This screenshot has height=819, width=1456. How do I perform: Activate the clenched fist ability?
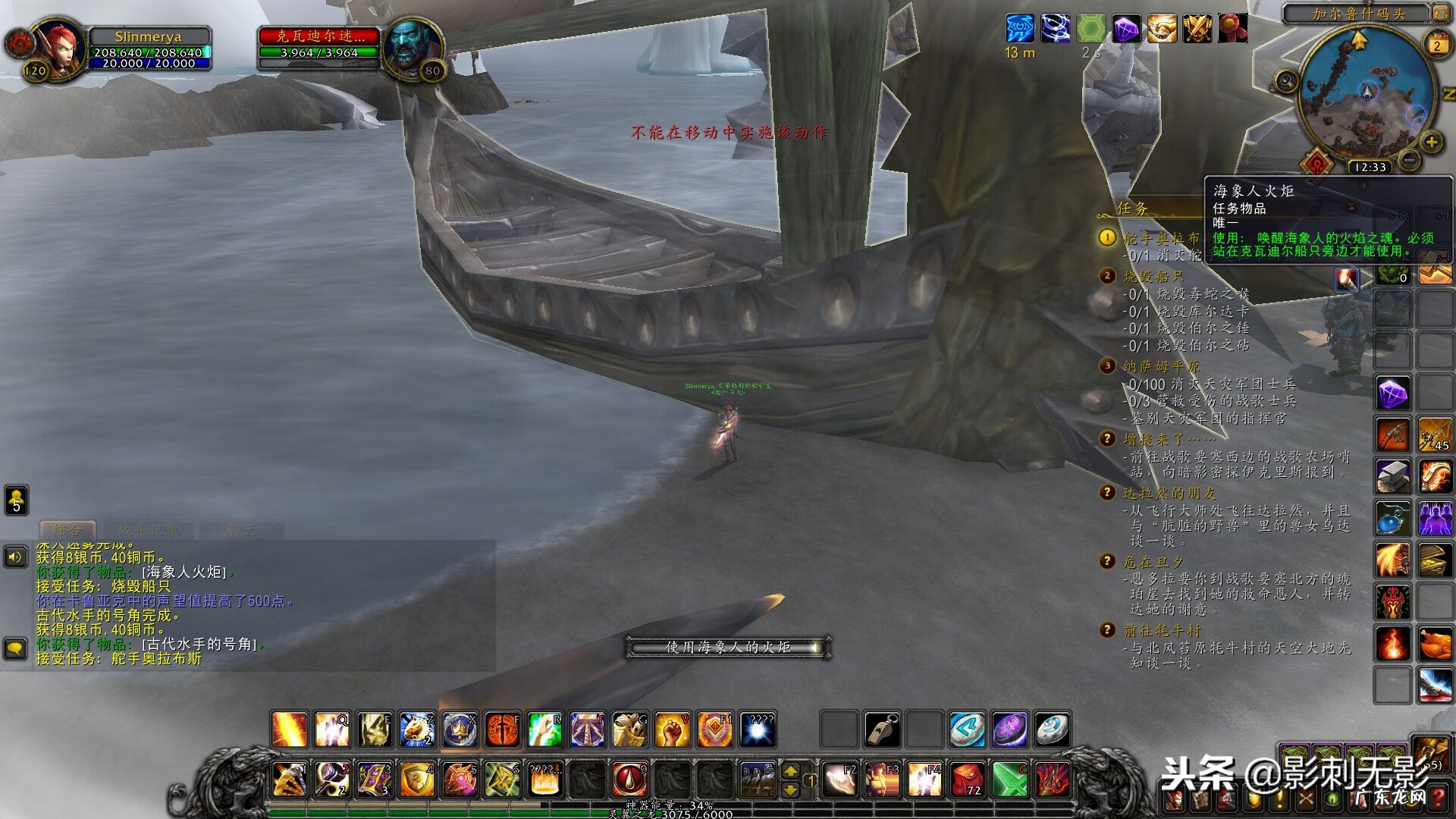pos(672,730)
